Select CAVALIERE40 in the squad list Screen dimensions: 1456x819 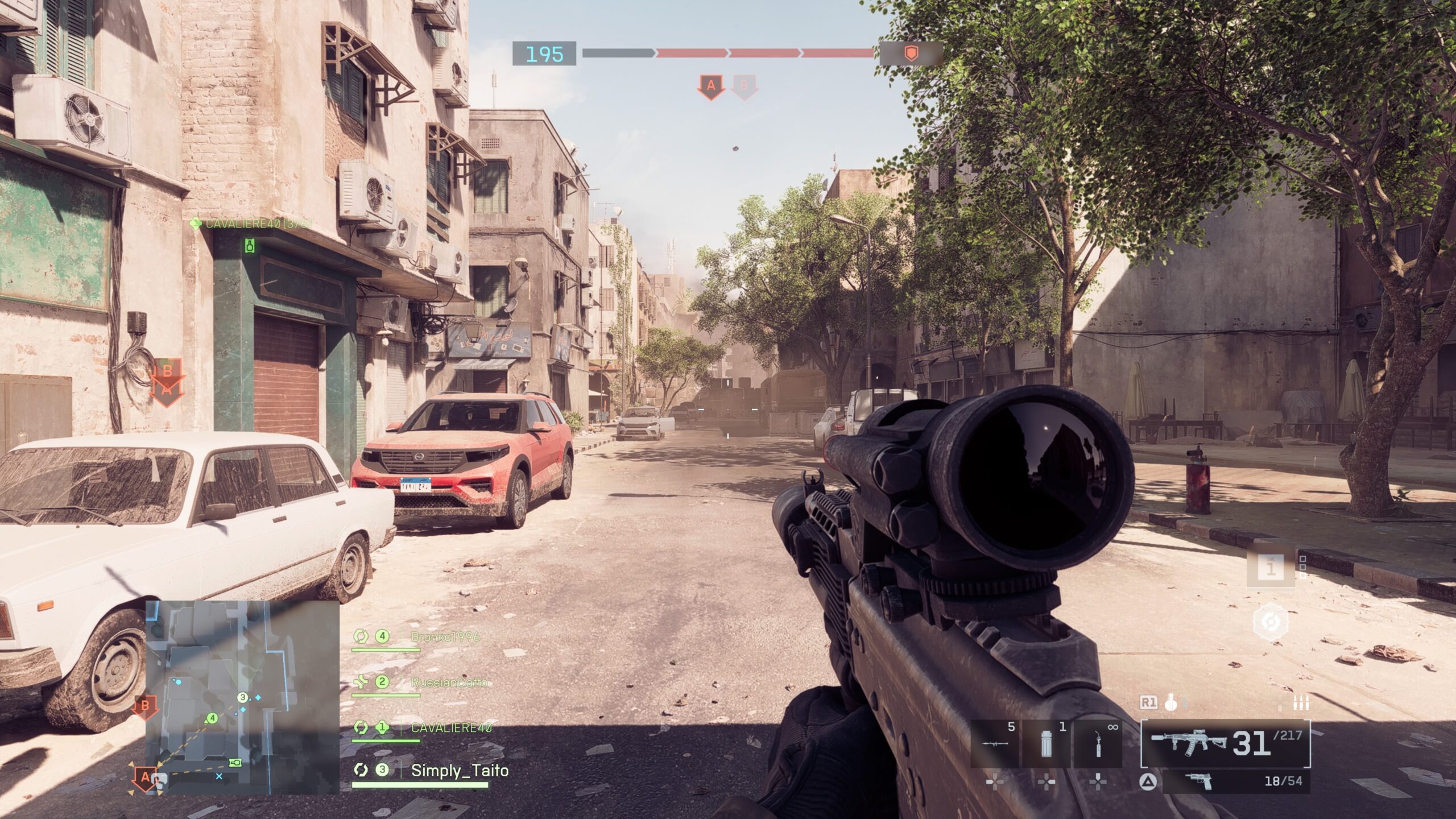click(450, 727)
